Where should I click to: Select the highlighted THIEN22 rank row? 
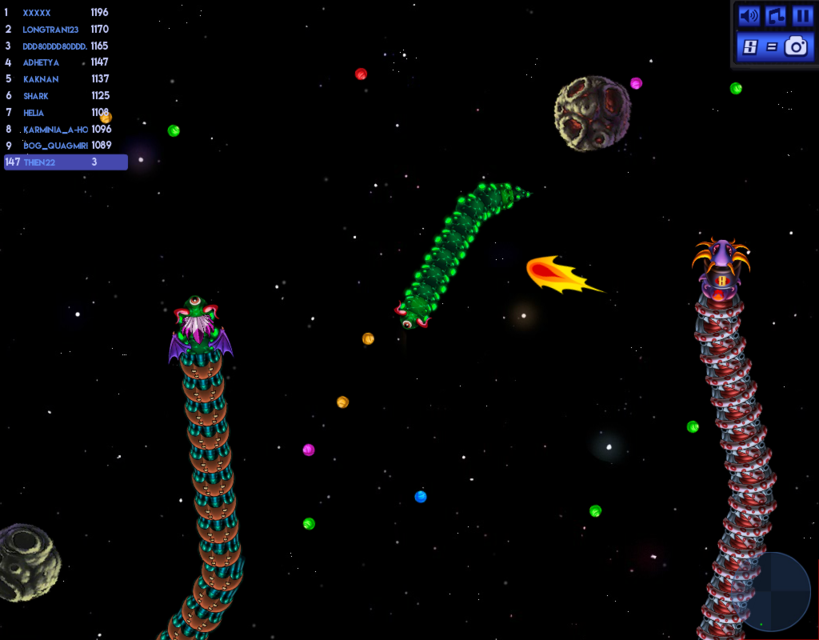[x=65, y=162]
